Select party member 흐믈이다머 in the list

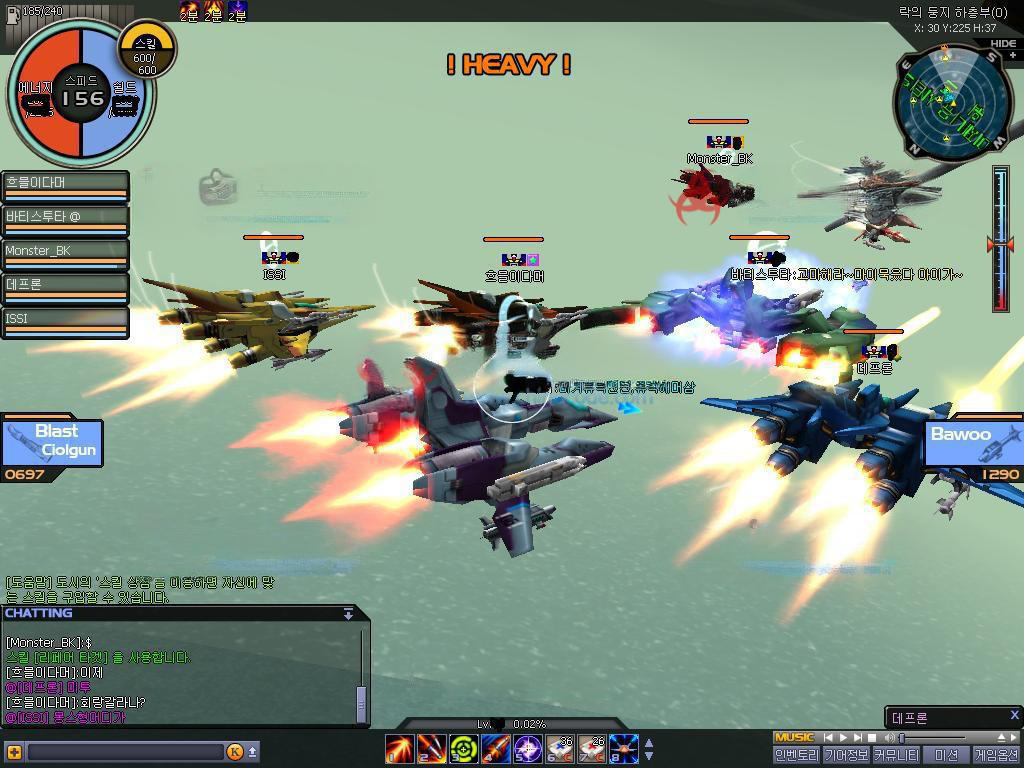click(x=65, y=185)
